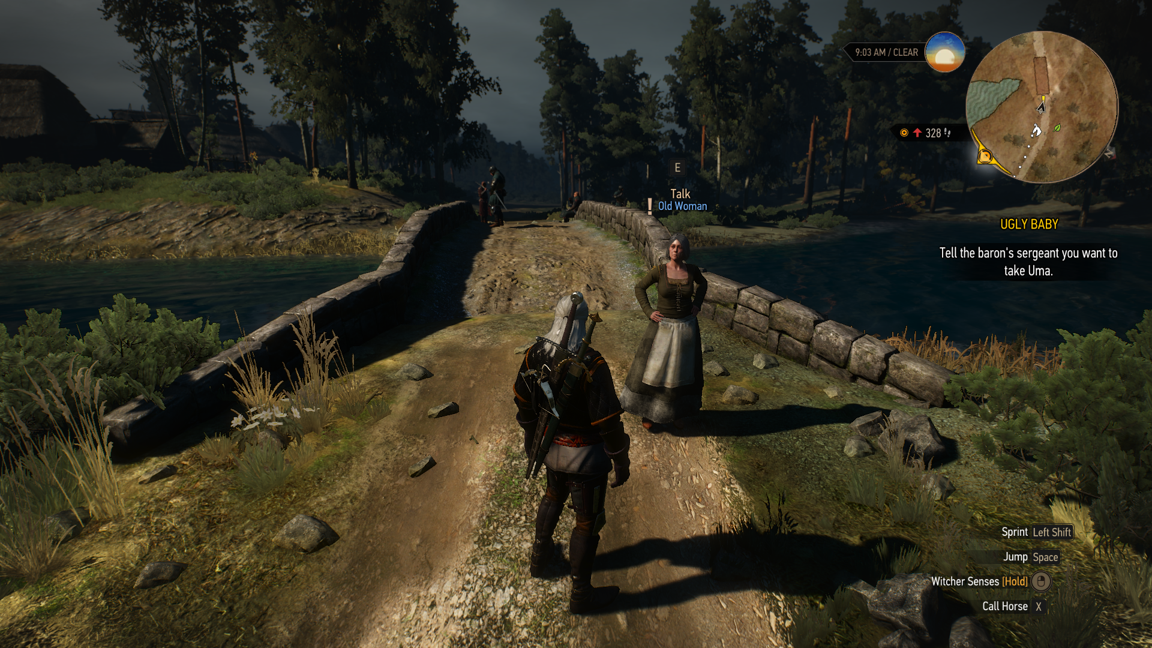1152x648 pixels.
Task: Select the yellow quest marker on minimap edge
Action: 985,156
